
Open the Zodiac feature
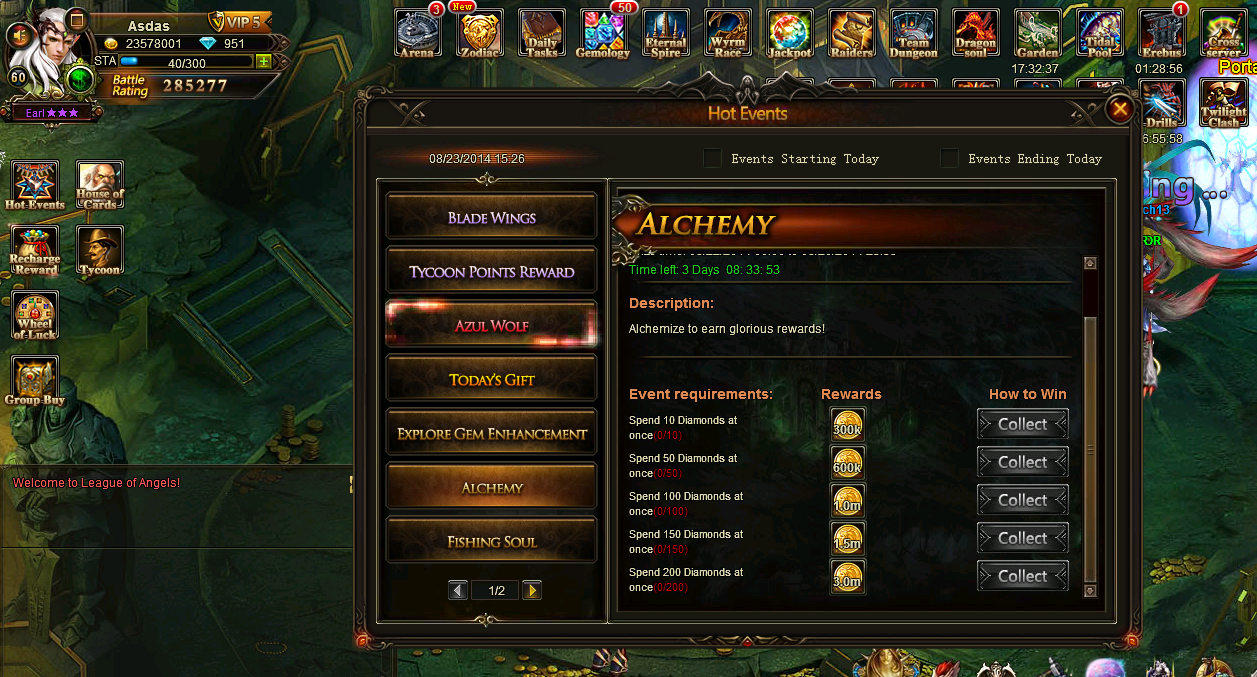pyautogui.click(x=480, y=34)
